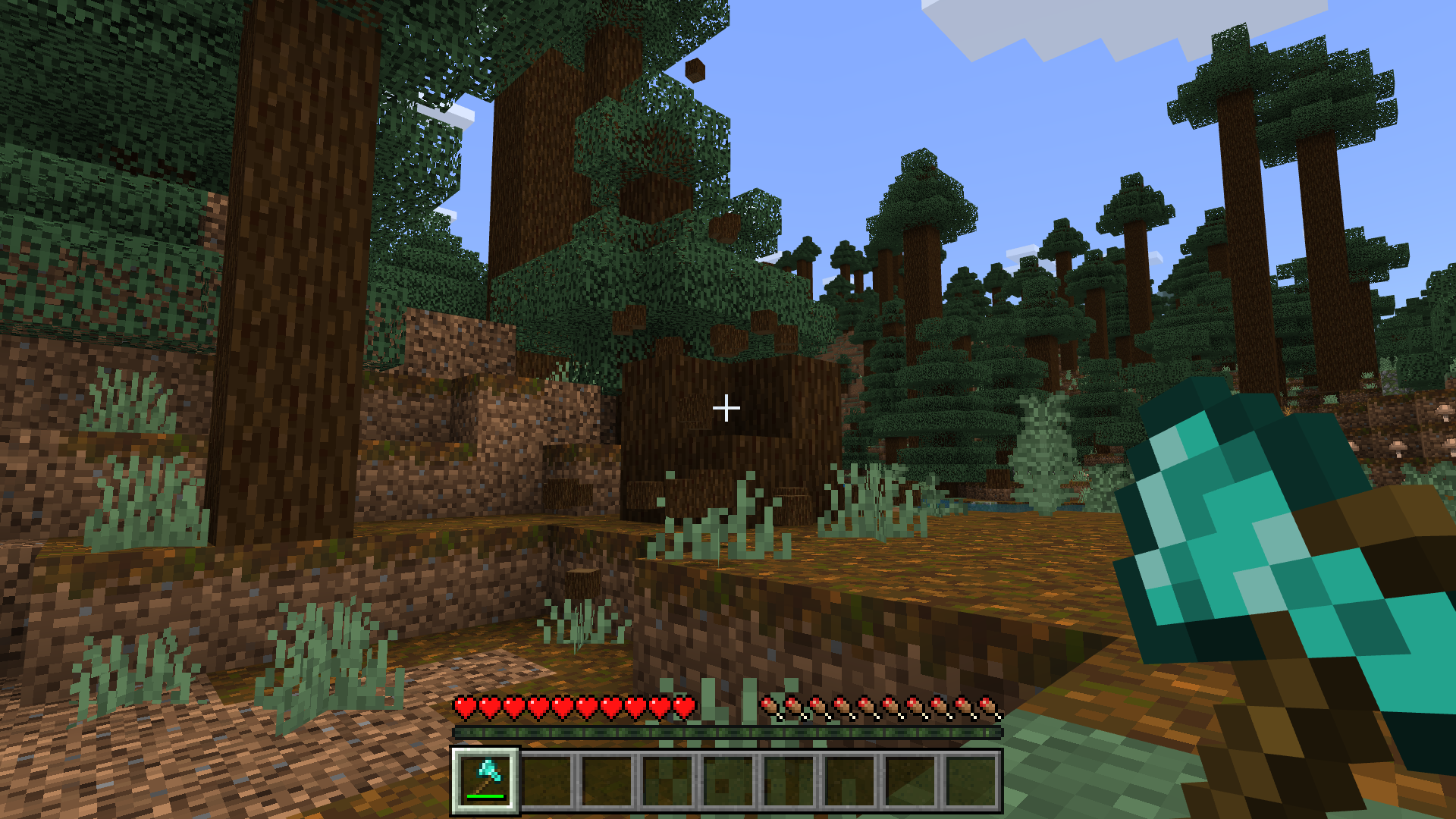Click the first hunger drumstick icon

tap(769, 706)
